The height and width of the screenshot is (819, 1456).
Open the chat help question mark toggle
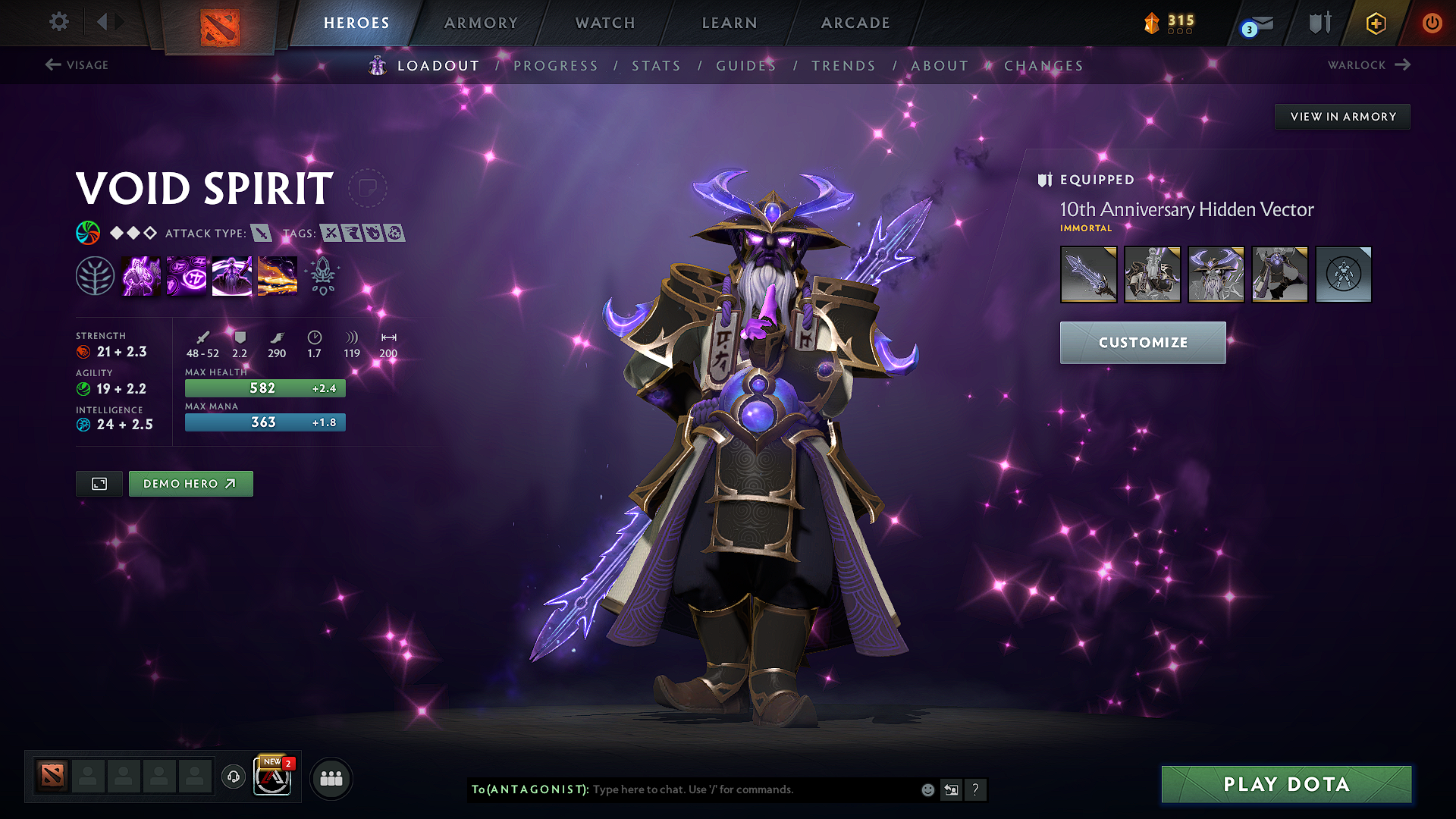975,789
